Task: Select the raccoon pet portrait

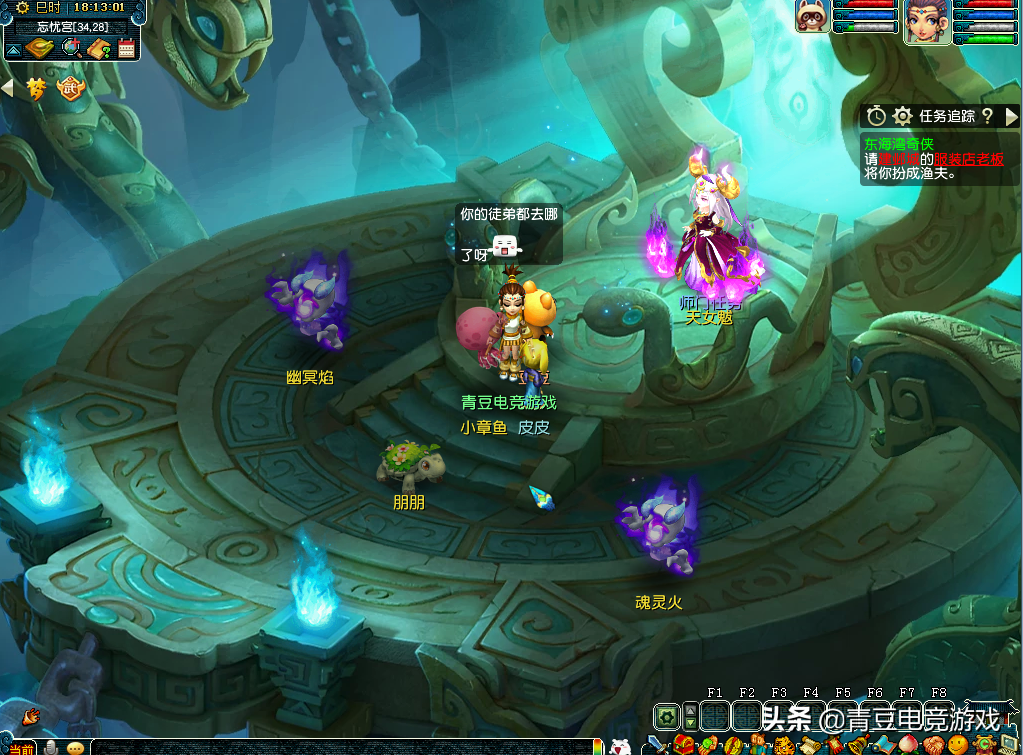Action: click(811, 17)
